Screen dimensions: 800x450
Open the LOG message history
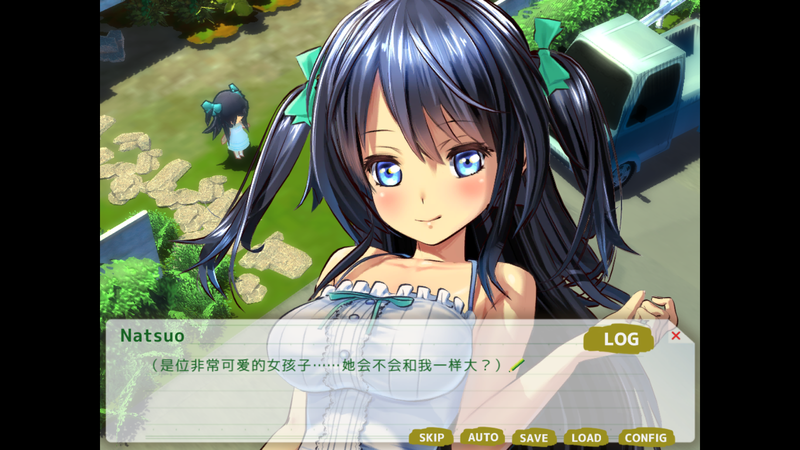pos(620,339)
